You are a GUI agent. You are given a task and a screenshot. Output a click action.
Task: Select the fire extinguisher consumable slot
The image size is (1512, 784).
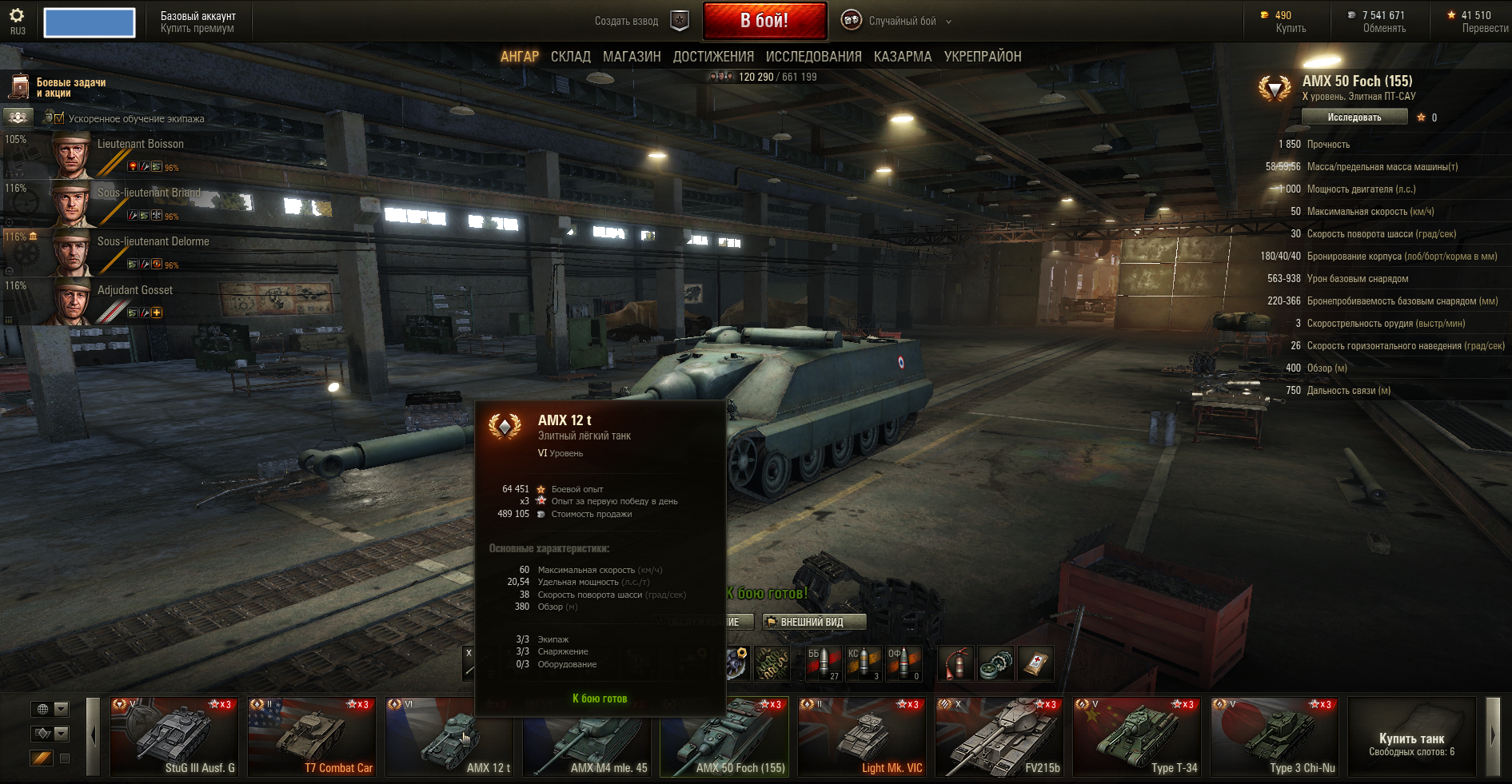click(x=955, y=663)
